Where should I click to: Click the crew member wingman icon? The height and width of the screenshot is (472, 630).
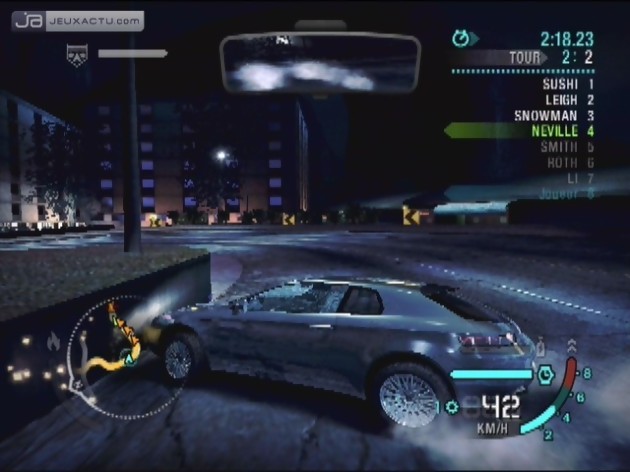click(74, 55)
